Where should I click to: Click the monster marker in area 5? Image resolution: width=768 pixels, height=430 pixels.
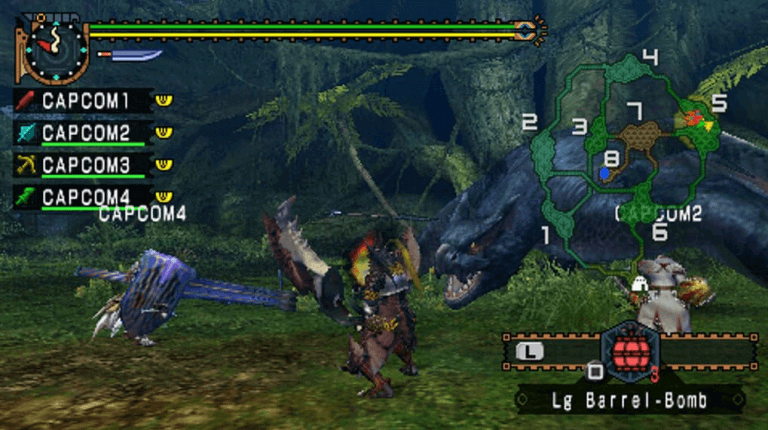[x=691, y=120]
